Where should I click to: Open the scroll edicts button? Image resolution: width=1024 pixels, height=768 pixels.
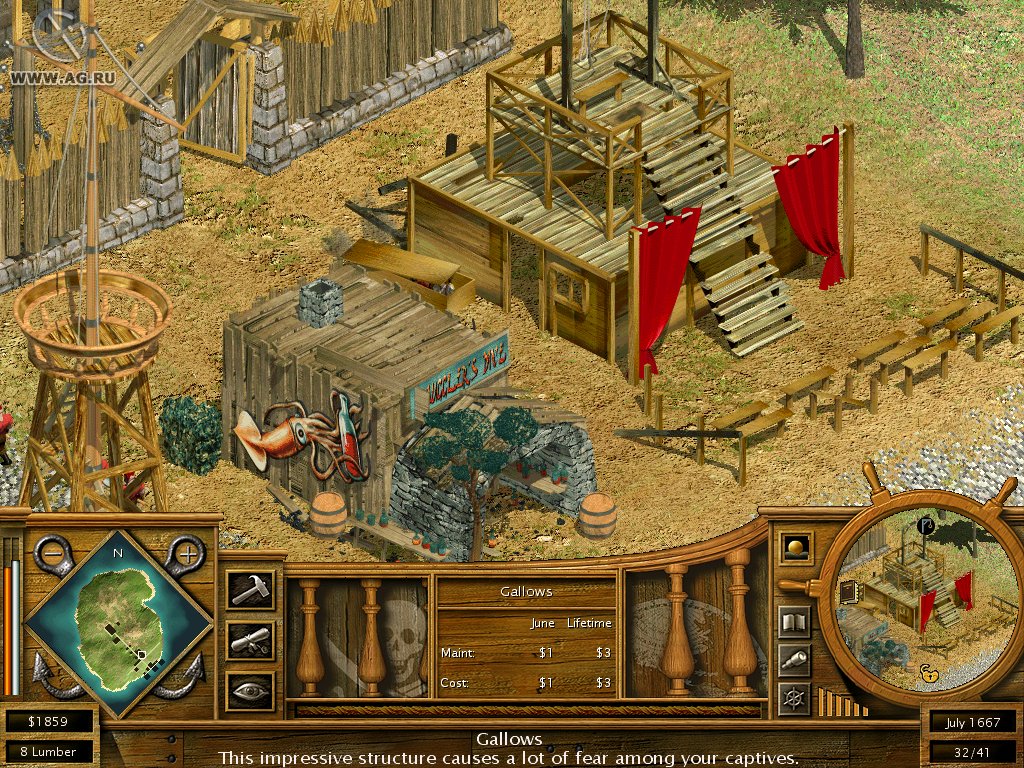(249, 641)
